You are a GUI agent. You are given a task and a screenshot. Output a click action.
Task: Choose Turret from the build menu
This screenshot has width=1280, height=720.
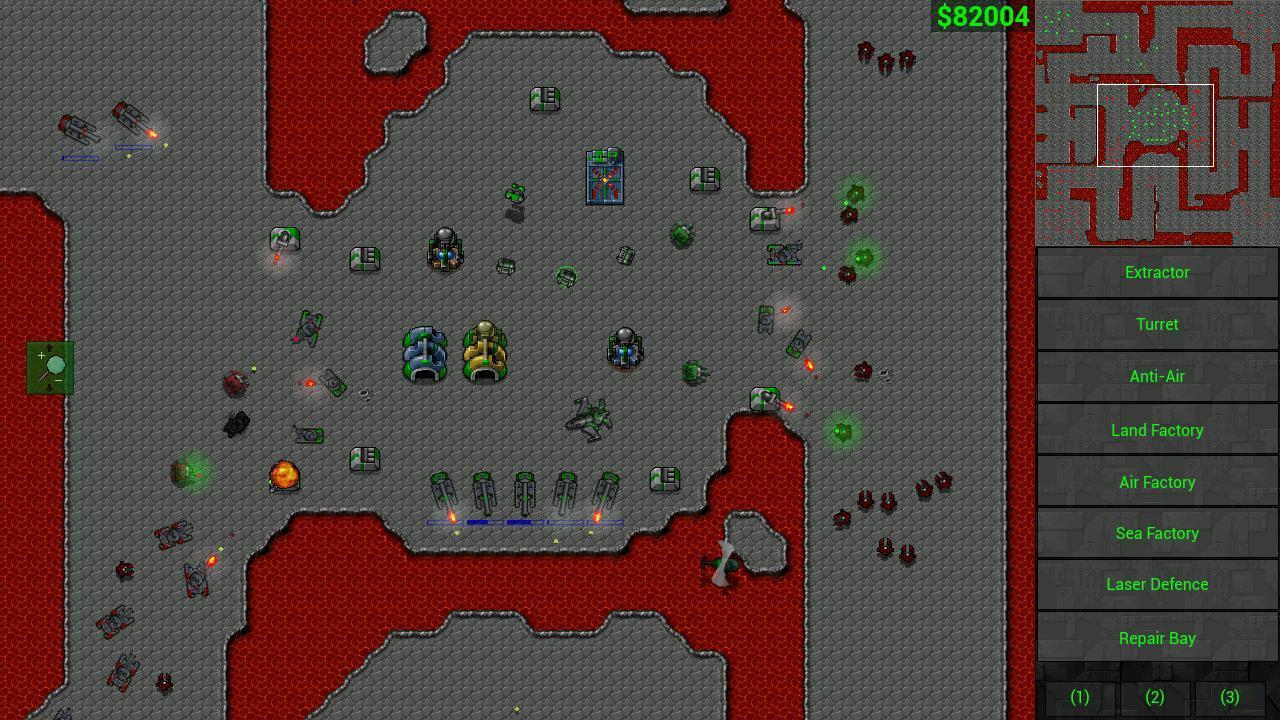(1157, 324)
